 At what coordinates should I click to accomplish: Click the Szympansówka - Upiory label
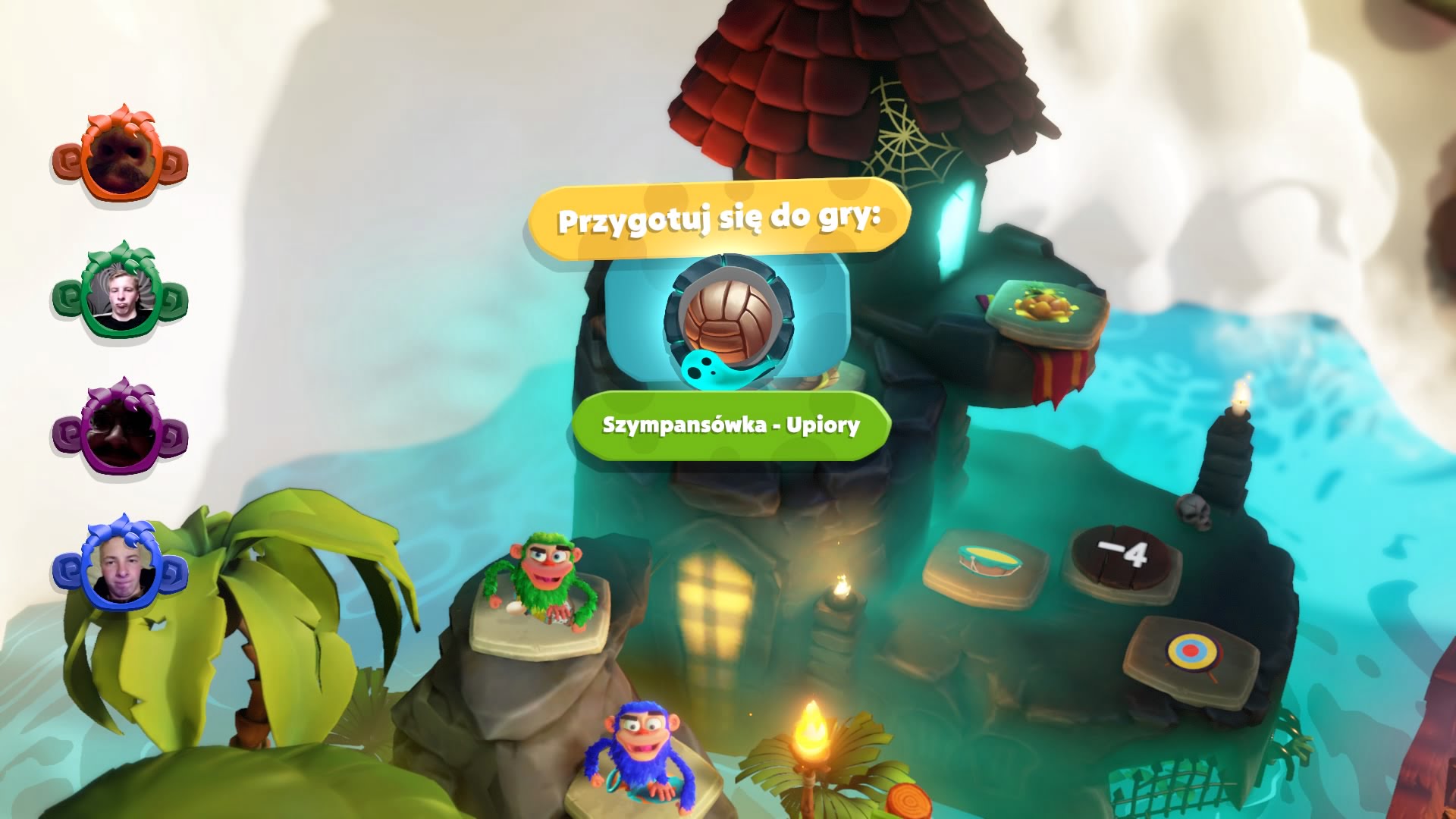point(731,425)
